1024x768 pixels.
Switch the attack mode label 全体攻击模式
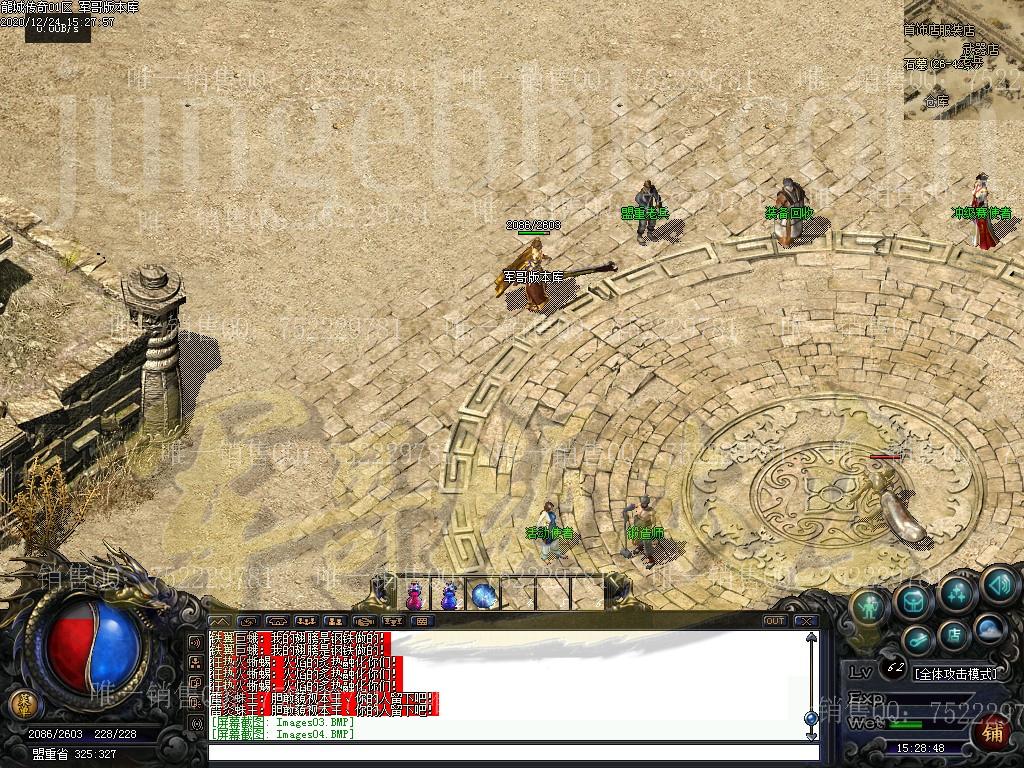coord(956,673)
